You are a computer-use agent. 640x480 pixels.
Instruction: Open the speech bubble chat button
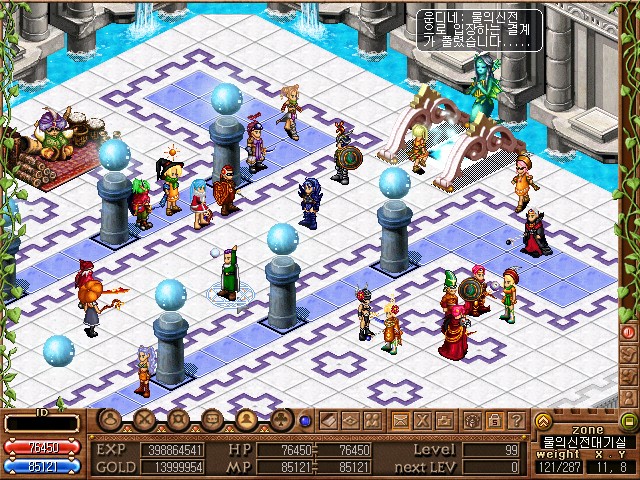pos(212,420)
